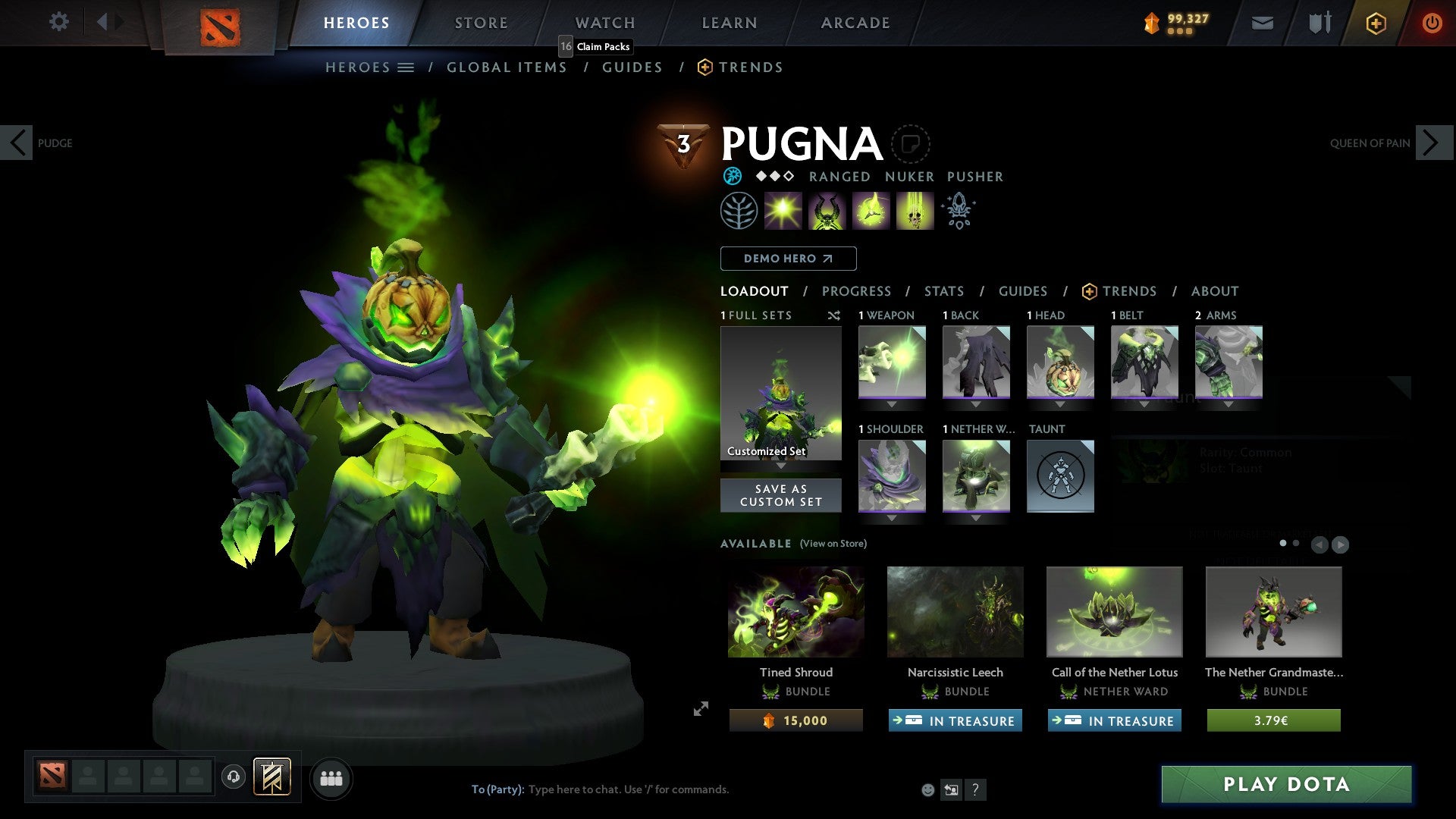Open Dota Plus hexagon icon in top bar
1456x819 pixels.
[x=1375, y=23]
